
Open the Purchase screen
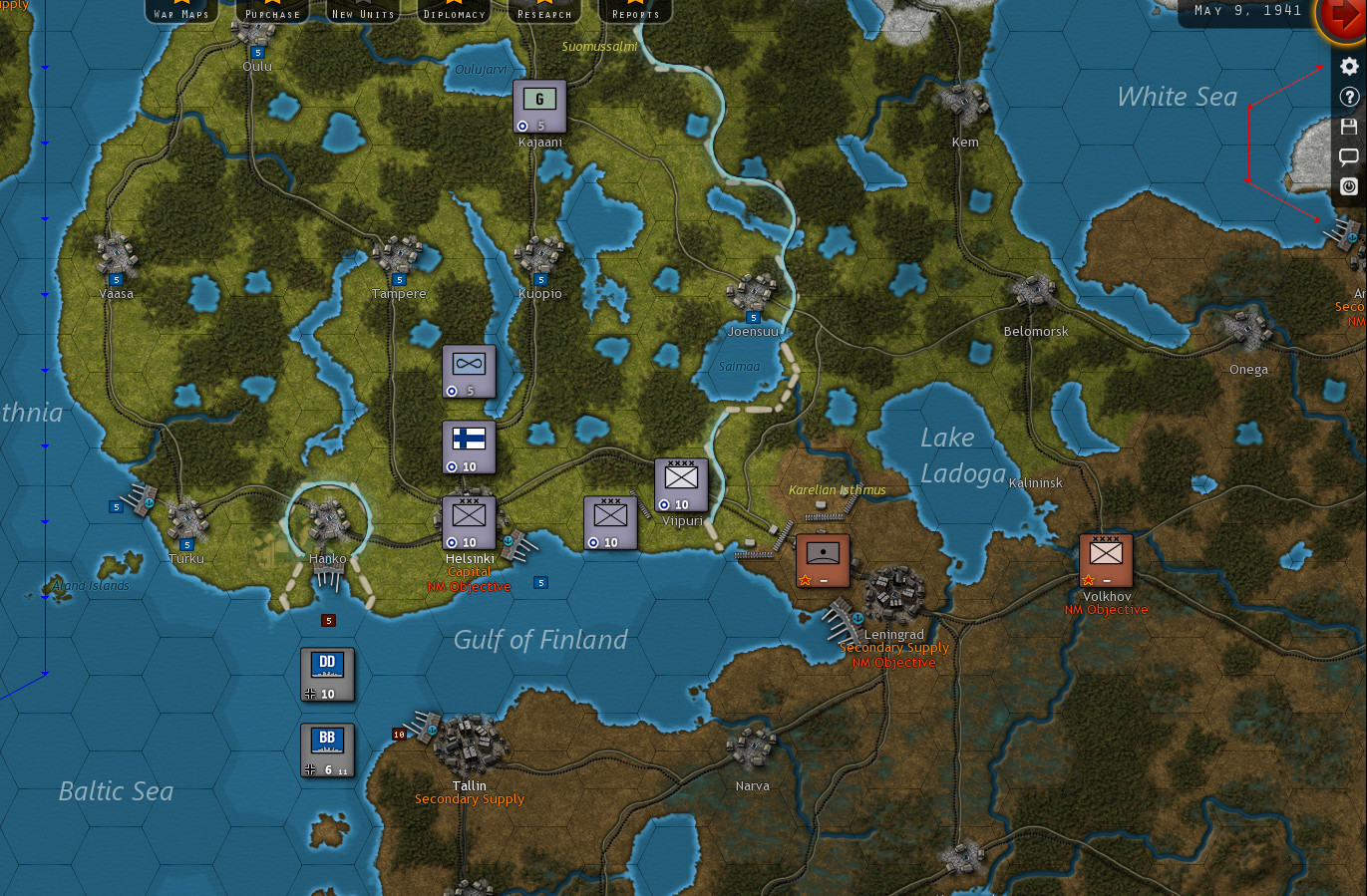coord(272,12)
